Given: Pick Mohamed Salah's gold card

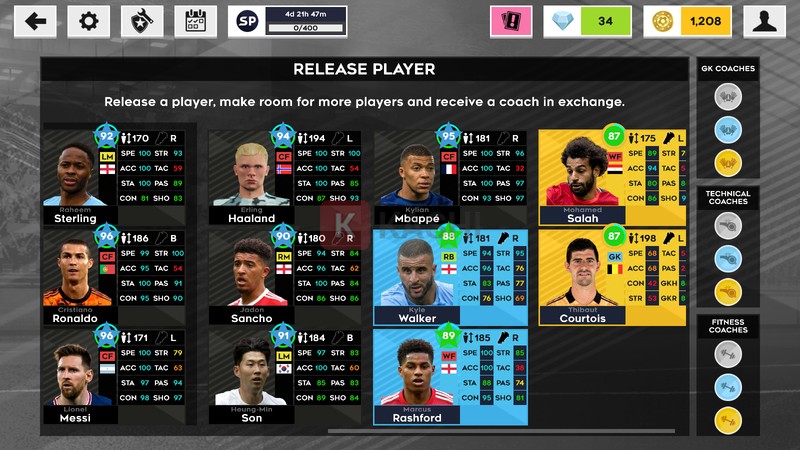Looking at the screenshot, I should pyautogui.click(x=612, y=177).
